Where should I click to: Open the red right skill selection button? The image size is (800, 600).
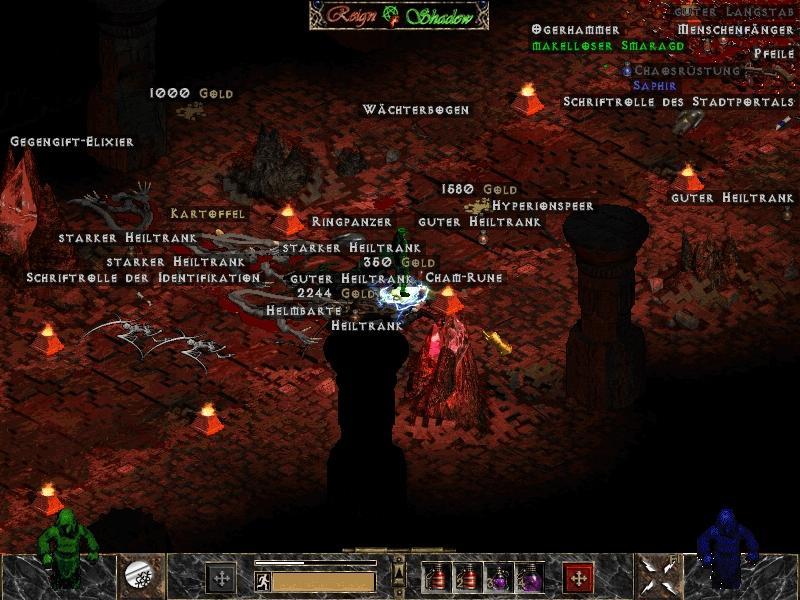(x=577, y=577)
